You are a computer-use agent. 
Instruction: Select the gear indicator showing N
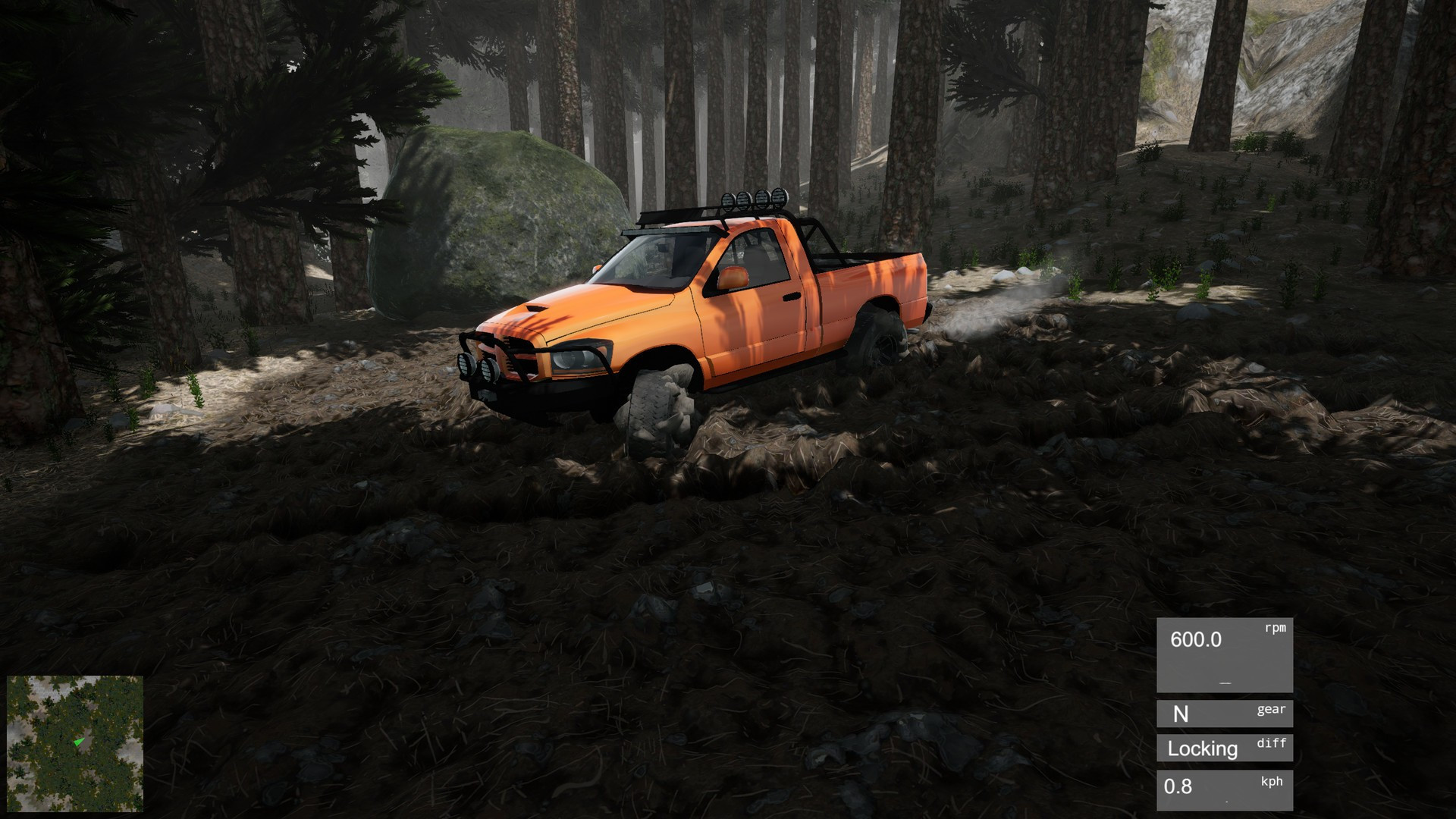click(1223, 714)
